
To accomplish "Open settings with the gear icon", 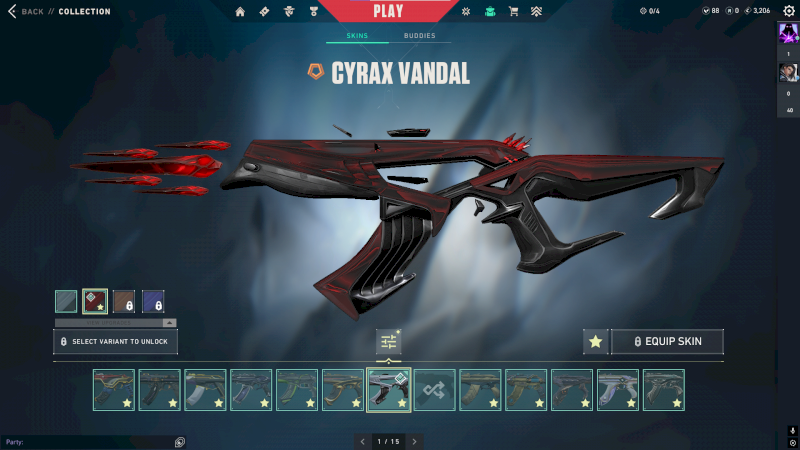I will tap(789, 11).
